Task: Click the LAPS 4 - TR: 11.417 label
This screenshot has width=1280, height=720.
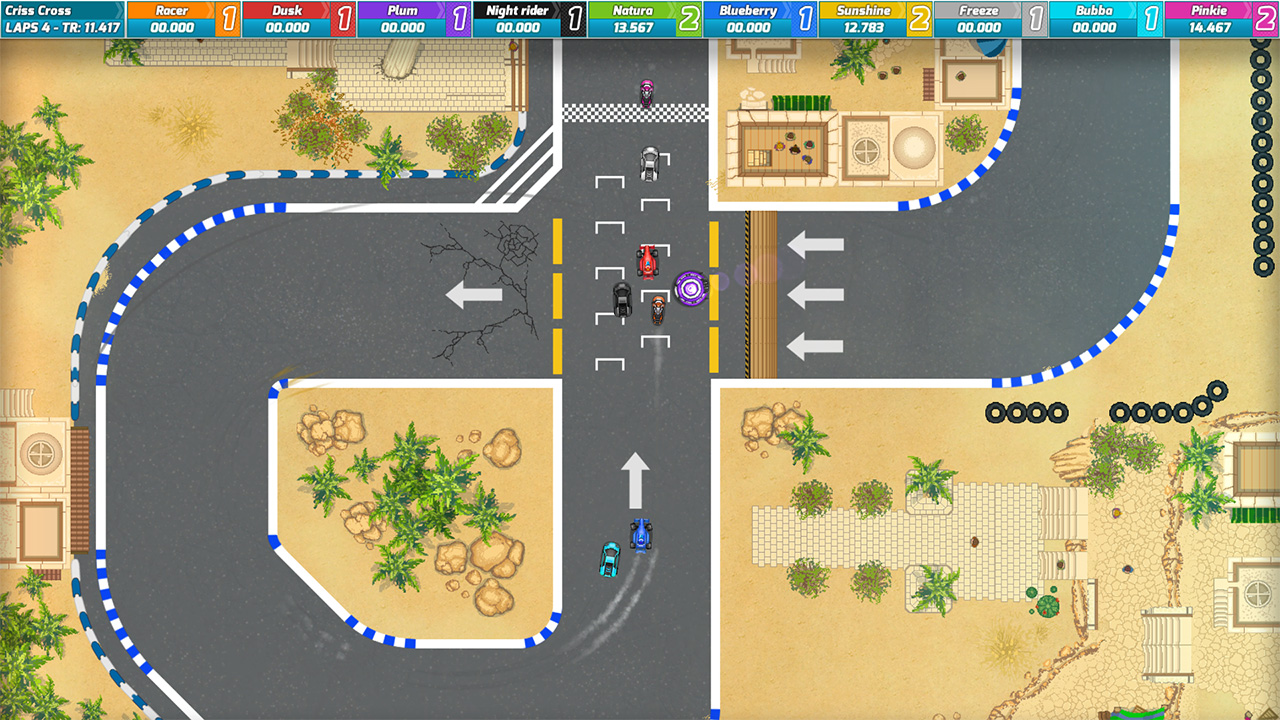Action: click(x=62, y=24)
